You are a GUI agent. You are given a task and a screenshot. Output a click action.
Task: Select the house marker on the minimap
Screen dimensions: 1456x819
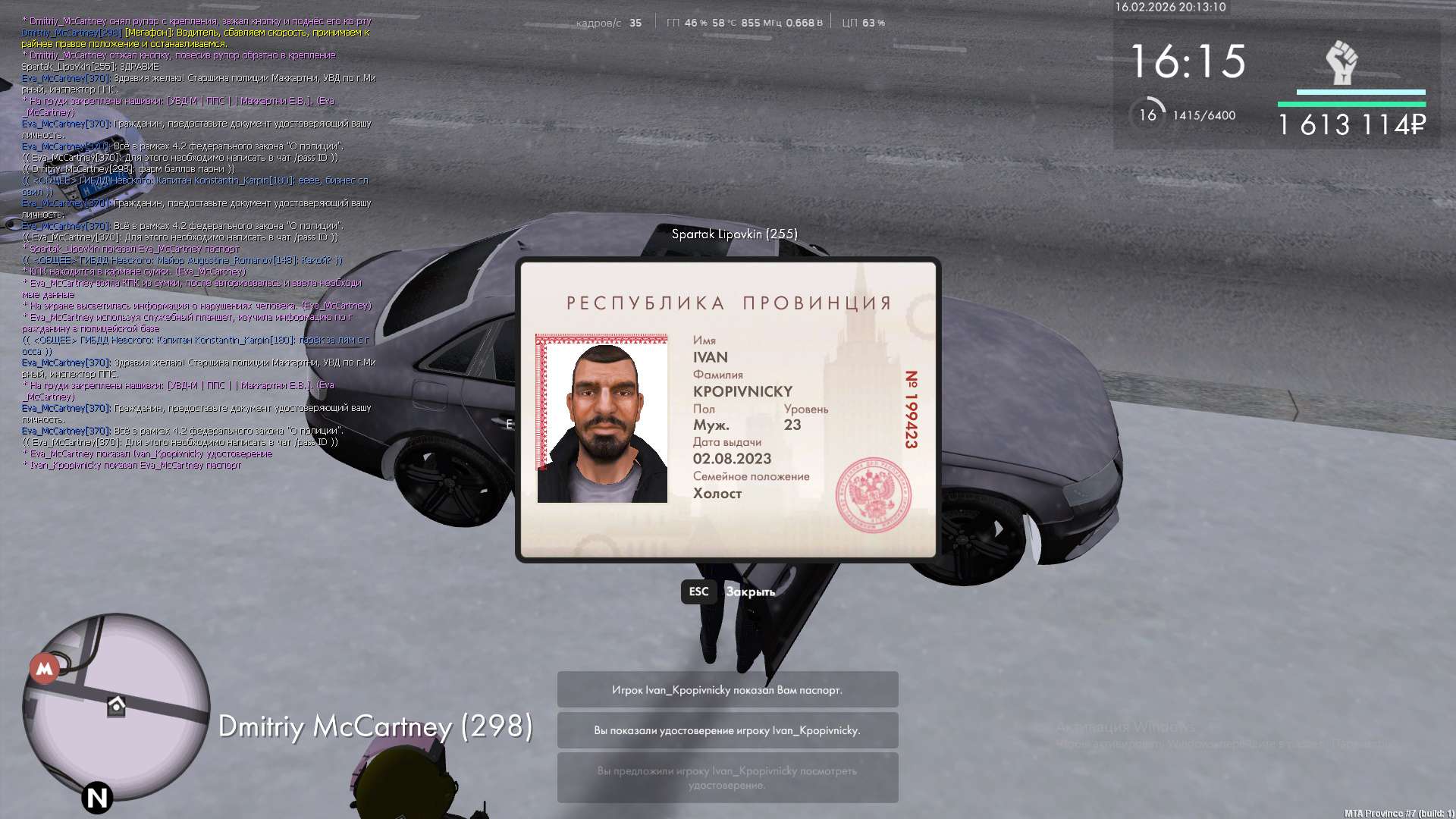(x=116, y=706)
